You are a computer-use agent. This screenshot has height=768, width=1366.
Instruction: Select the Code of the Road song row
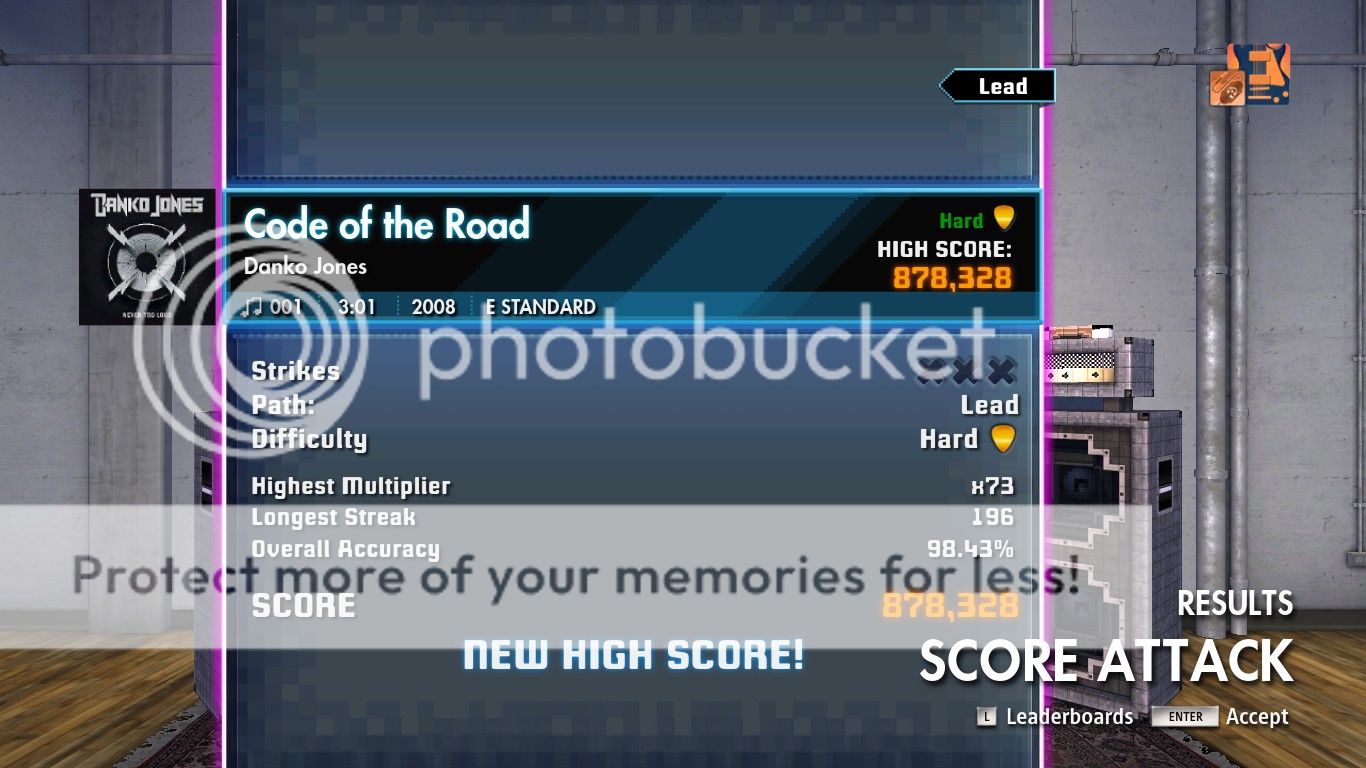point(632,255)
